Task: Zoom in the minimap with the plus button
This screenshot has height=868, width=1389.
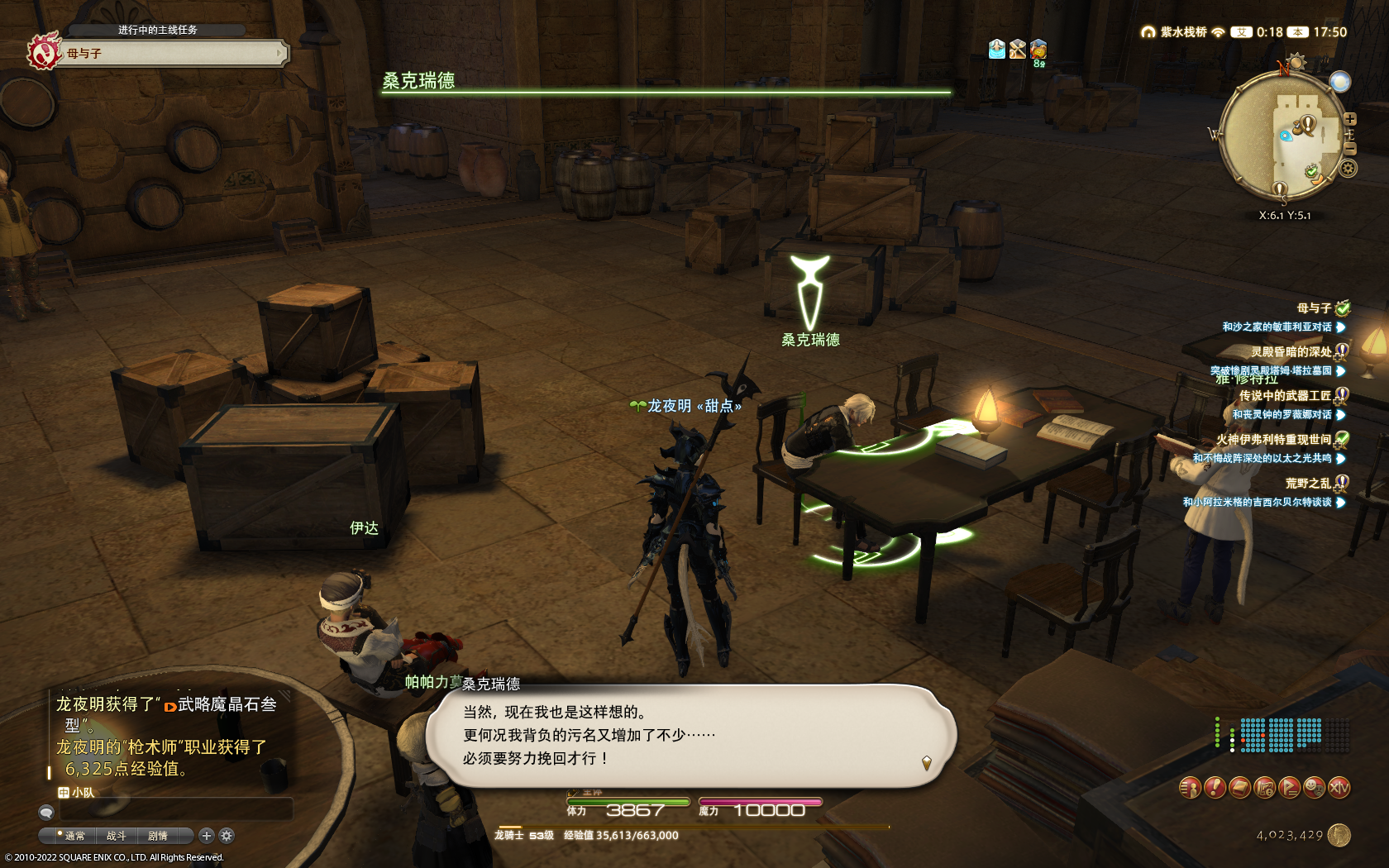Action: (1349, 119)
